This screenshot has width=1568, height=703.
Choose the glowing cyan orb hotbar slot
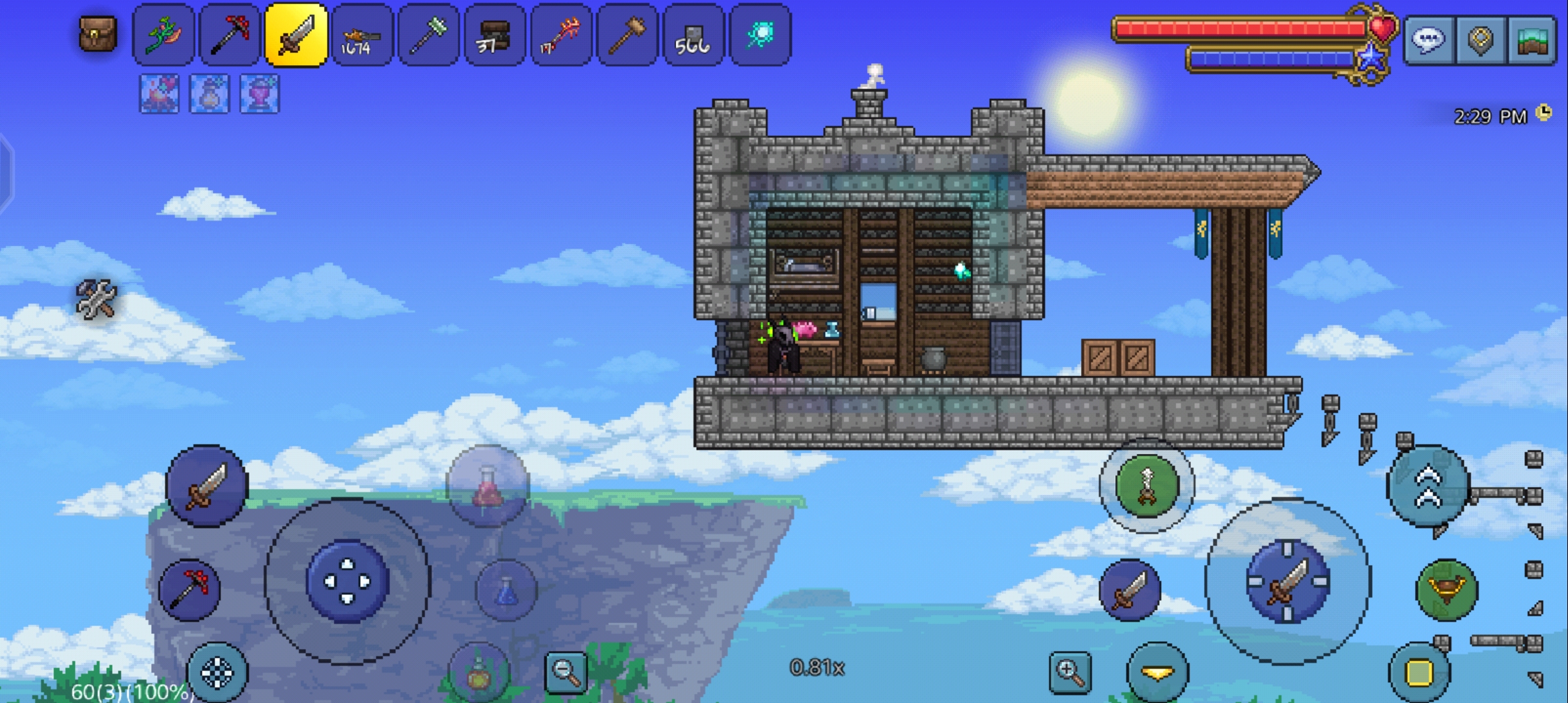760,35
